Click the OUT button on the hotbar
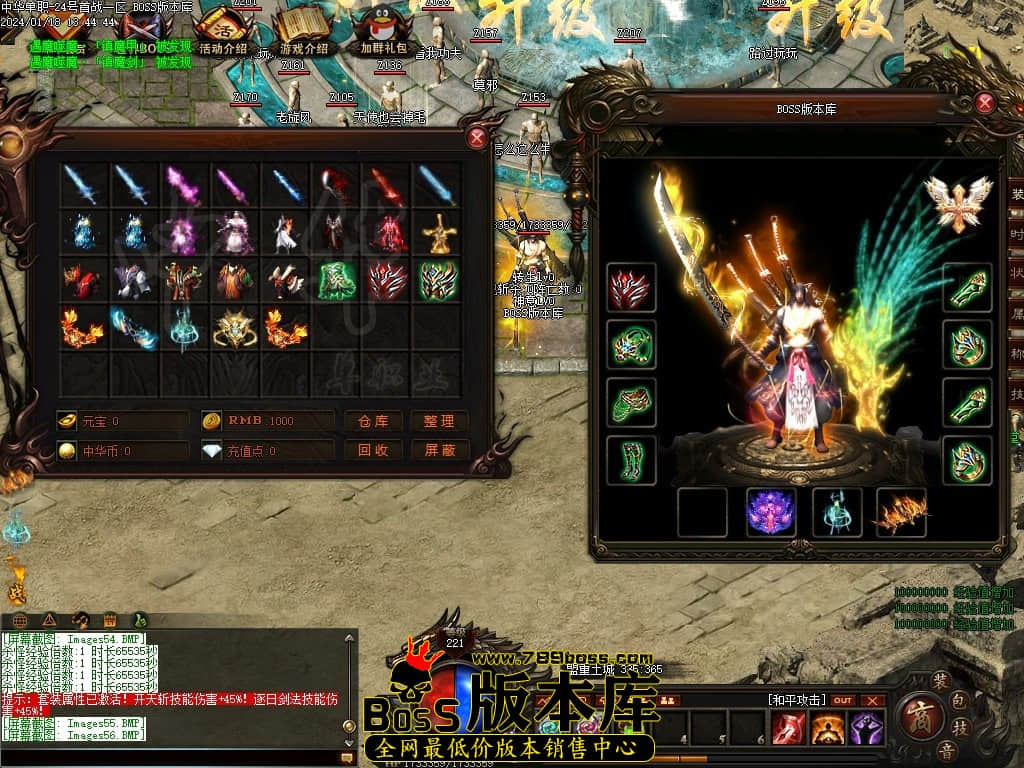The image size is (1024, 768). (x=843, y=700)
